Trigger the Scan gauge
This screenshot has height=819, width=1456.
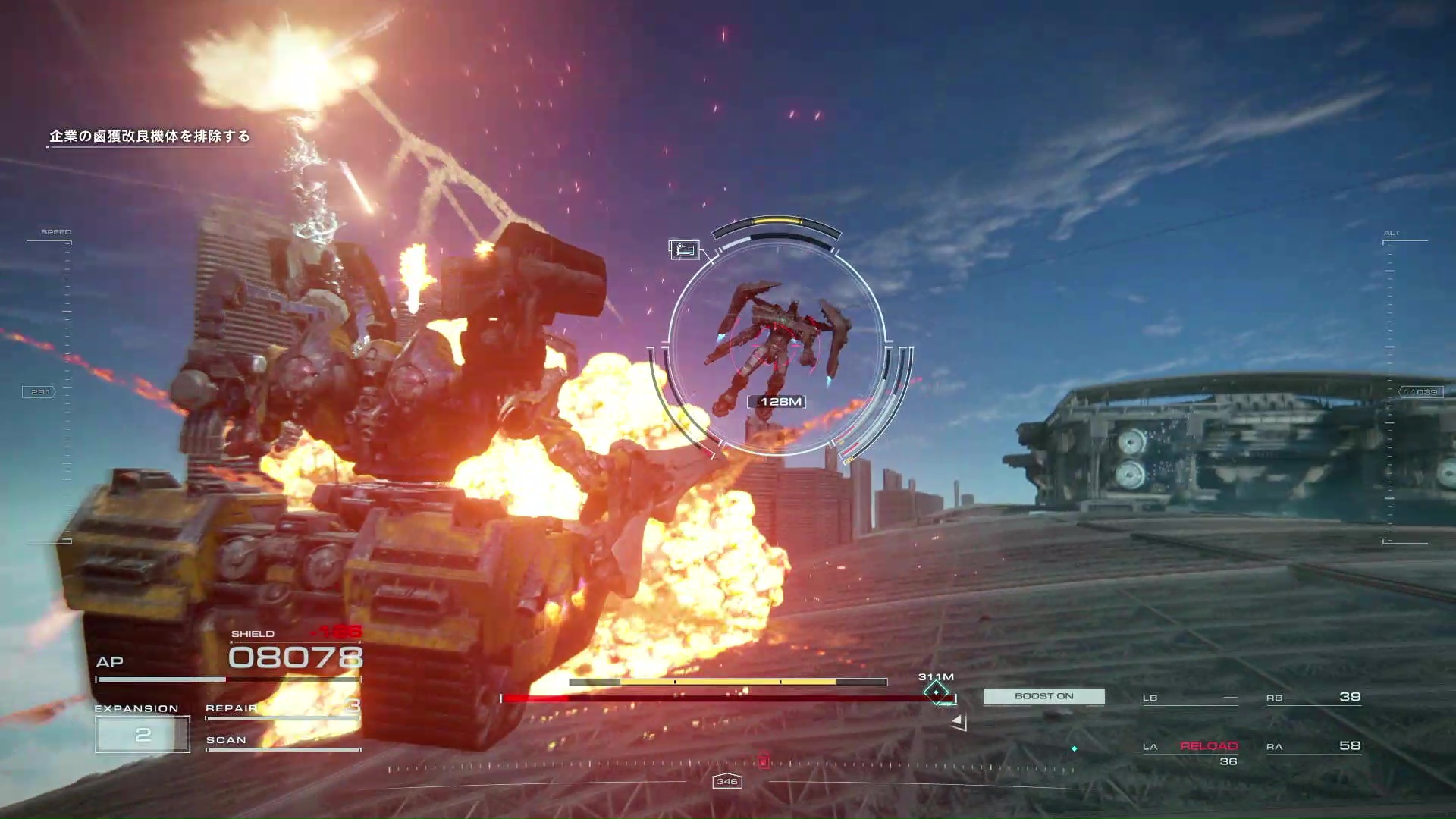tap(282, 741)
